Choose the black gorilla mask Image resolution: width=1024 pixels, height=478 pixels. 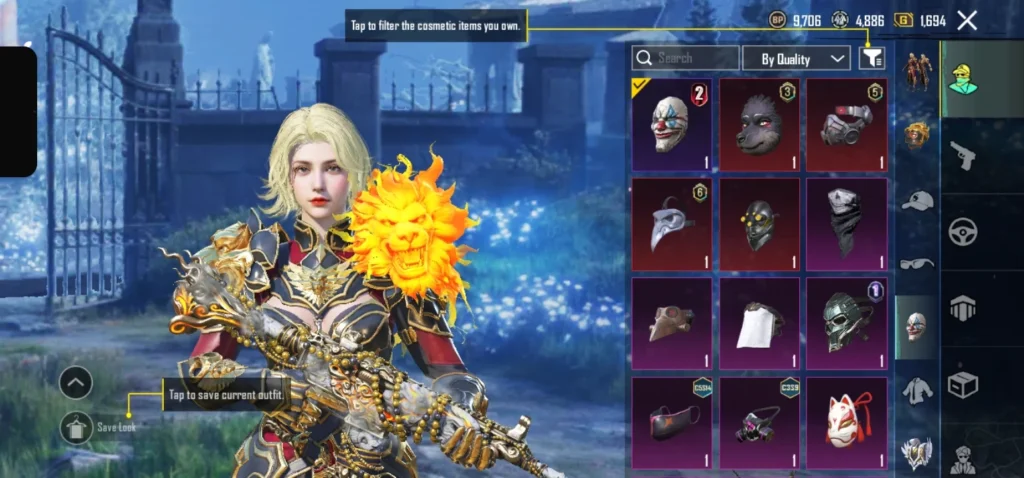click(x=759, y=125)
